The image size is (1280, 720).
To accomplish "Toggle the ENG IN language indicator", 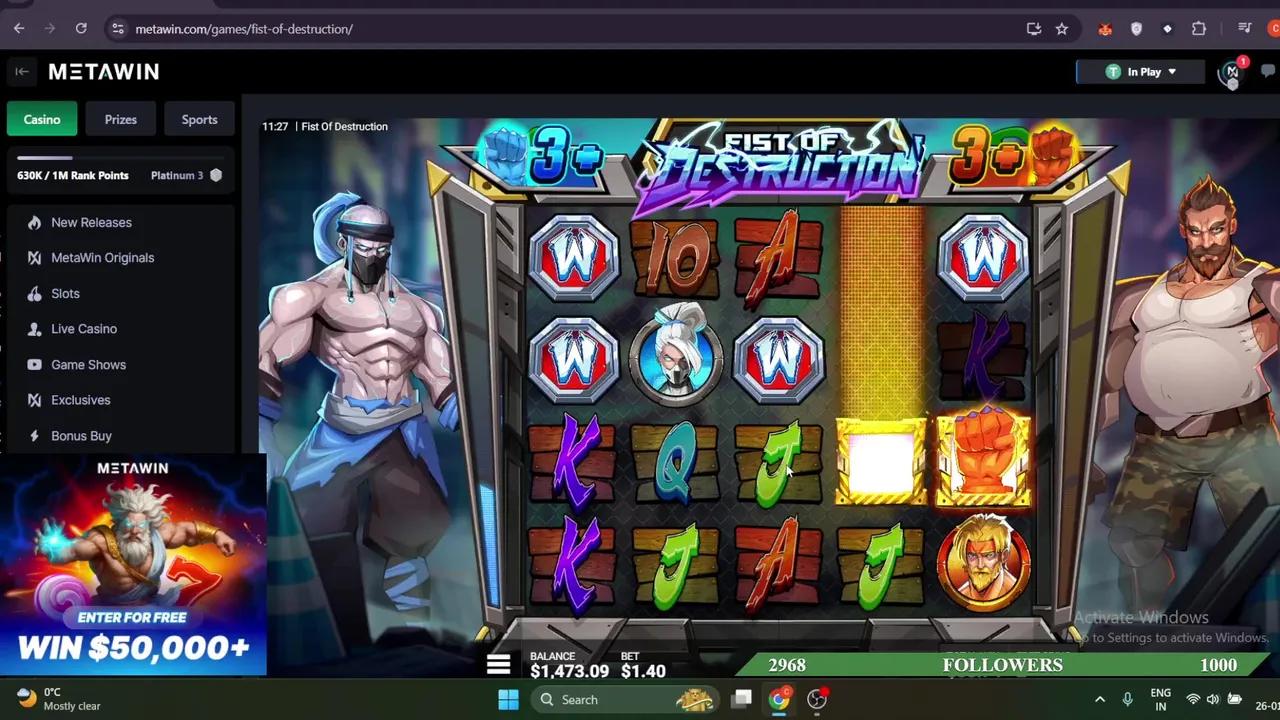I will [1160, 699].
